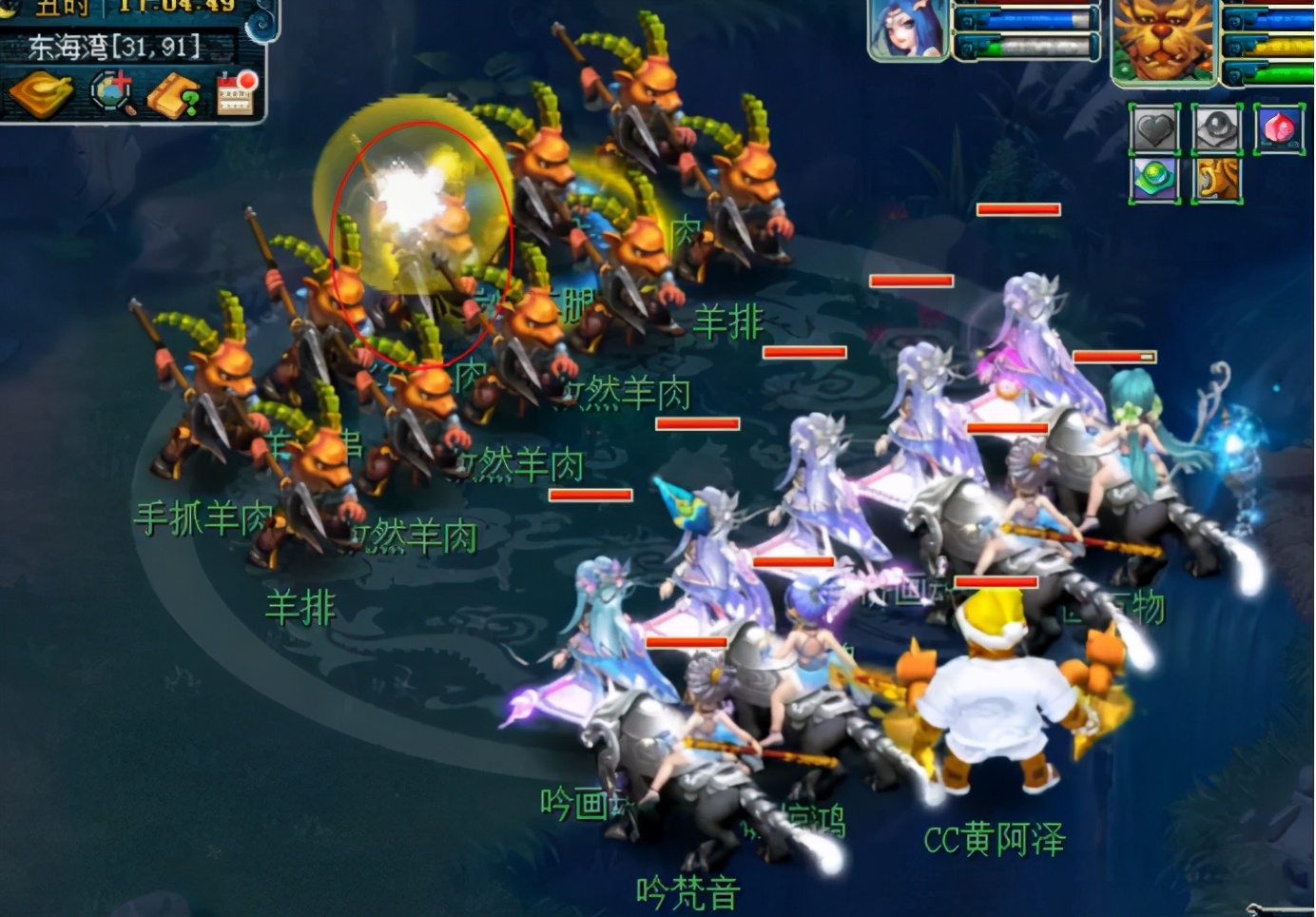The image size is (1316, 917).
Task: Click the grey heart status icon
Action: (x=1154, y=129)
